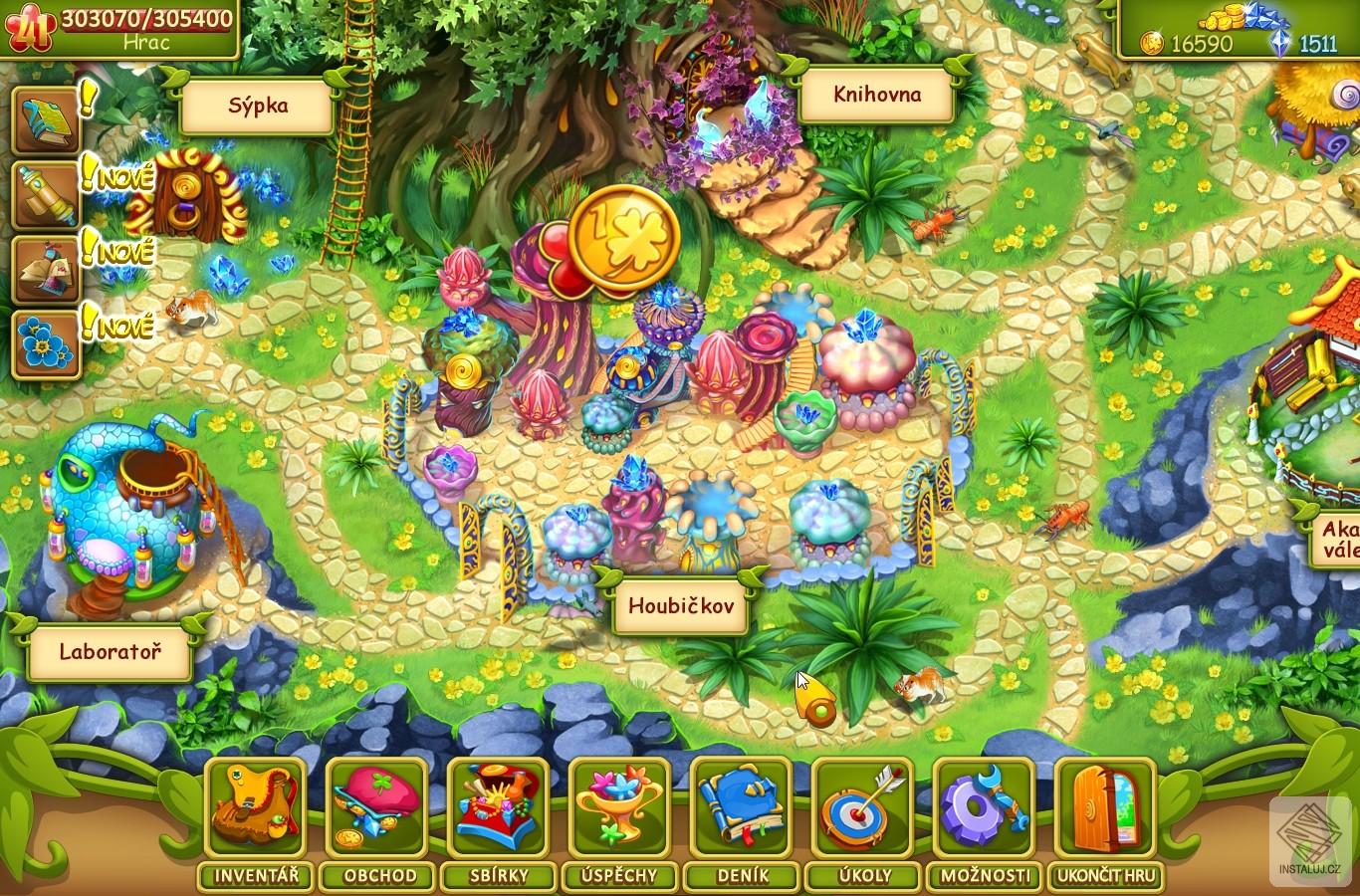This screenshot has width=1360, height=896.
Task: Open the open-book cards side icon
Action: tap(46, 271)
